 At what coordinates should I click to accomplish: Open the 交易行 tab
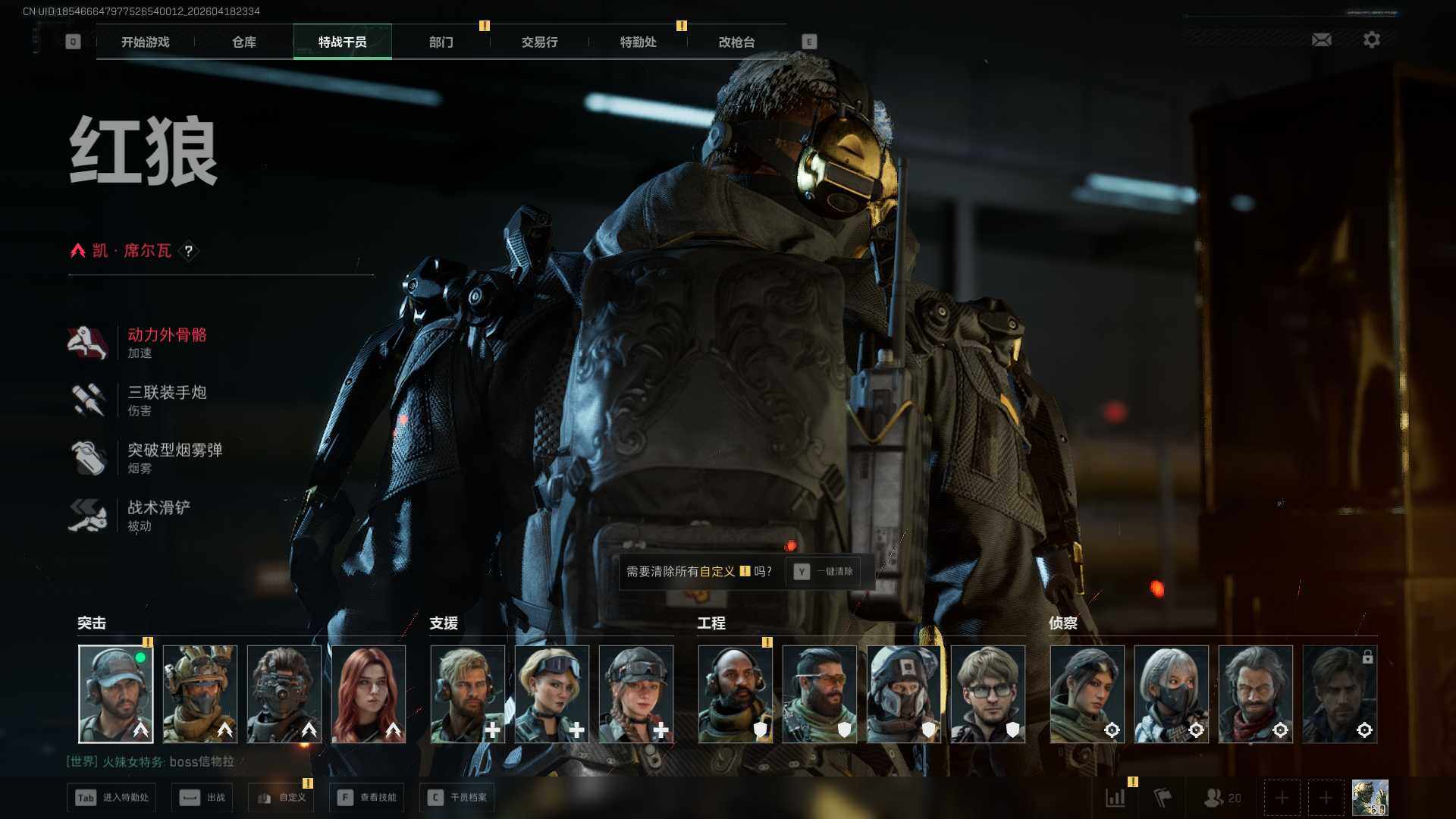(x=539, y=42)
